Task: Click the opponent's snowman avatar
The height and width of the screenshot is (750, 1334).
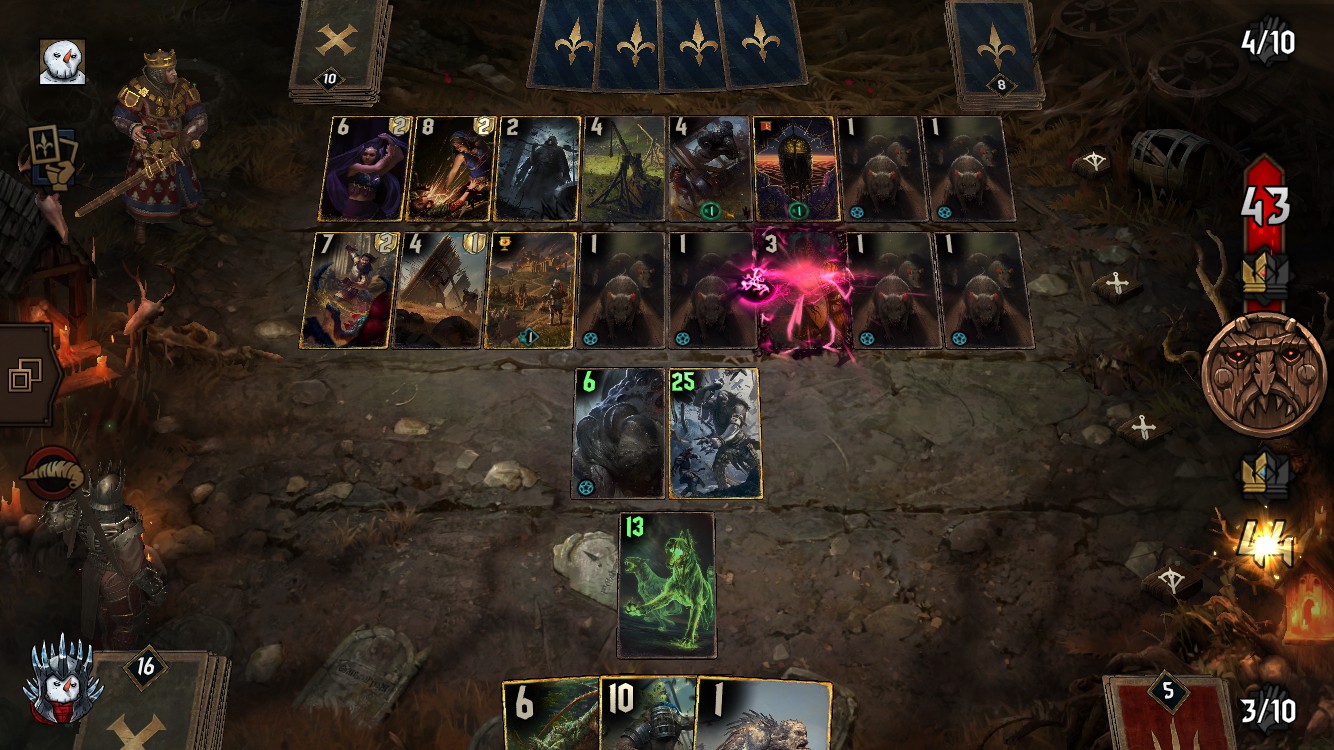Action: pos(62,62)
